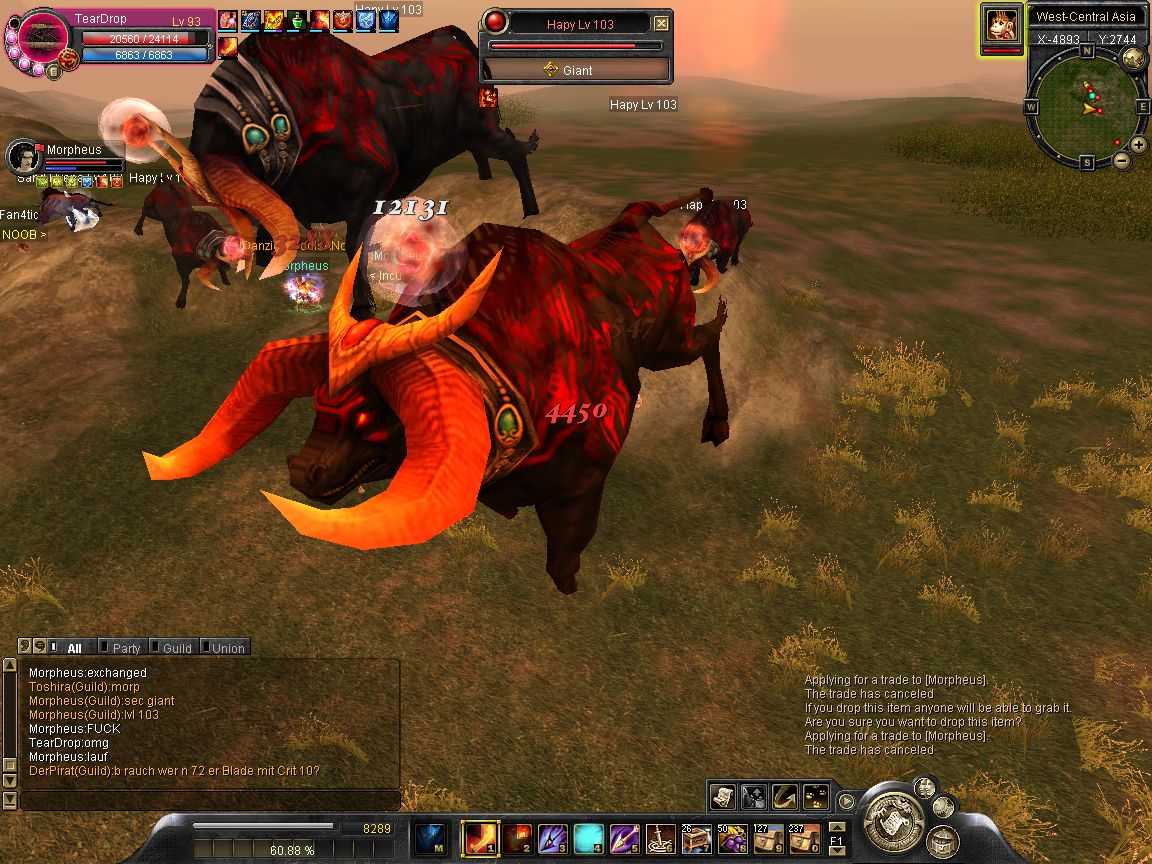Select the All chat tab
The height and width of the screenshot is (864, 1152).
tap(73, 648)
